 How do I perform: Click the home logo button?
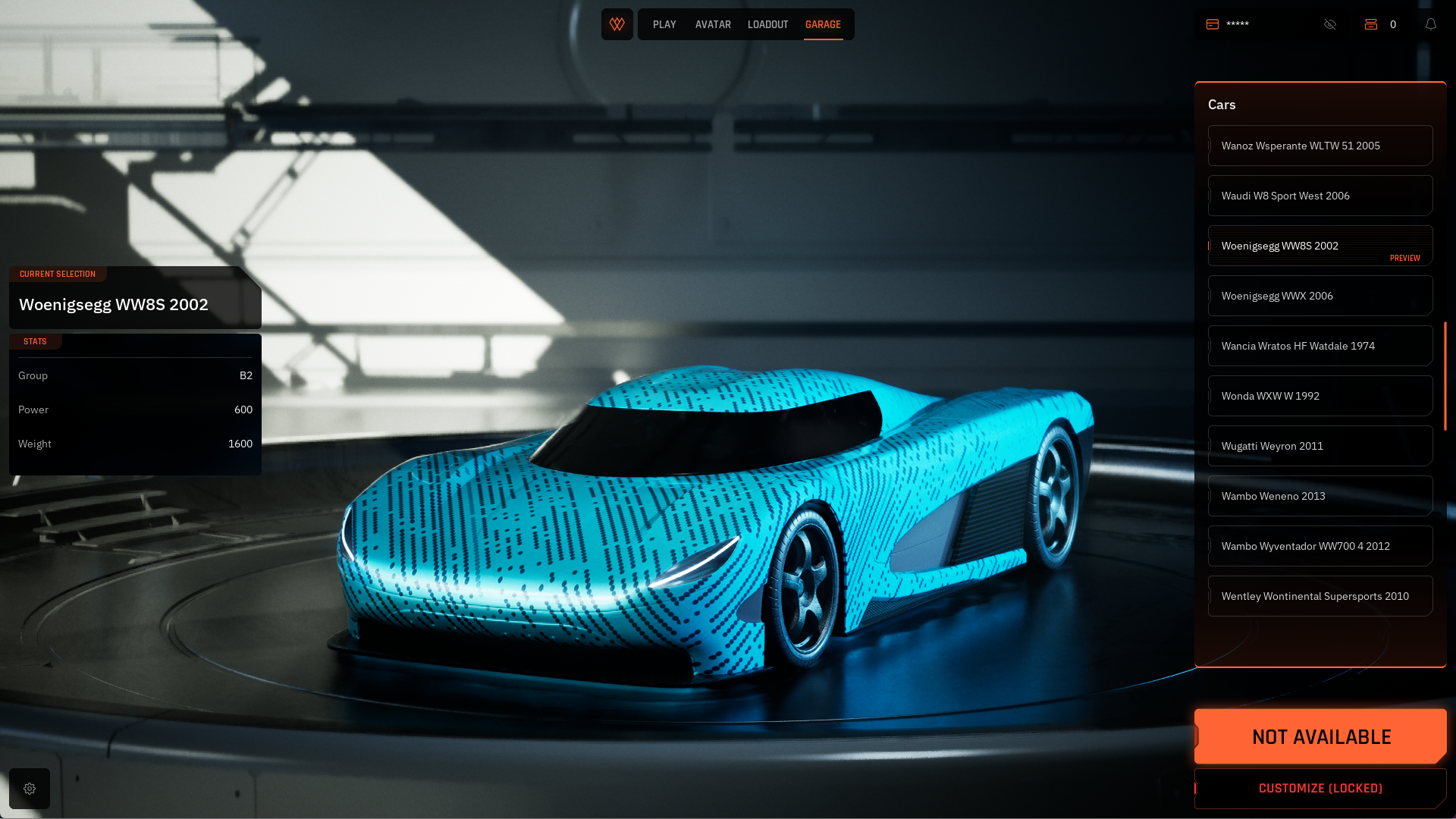(617, 24)
